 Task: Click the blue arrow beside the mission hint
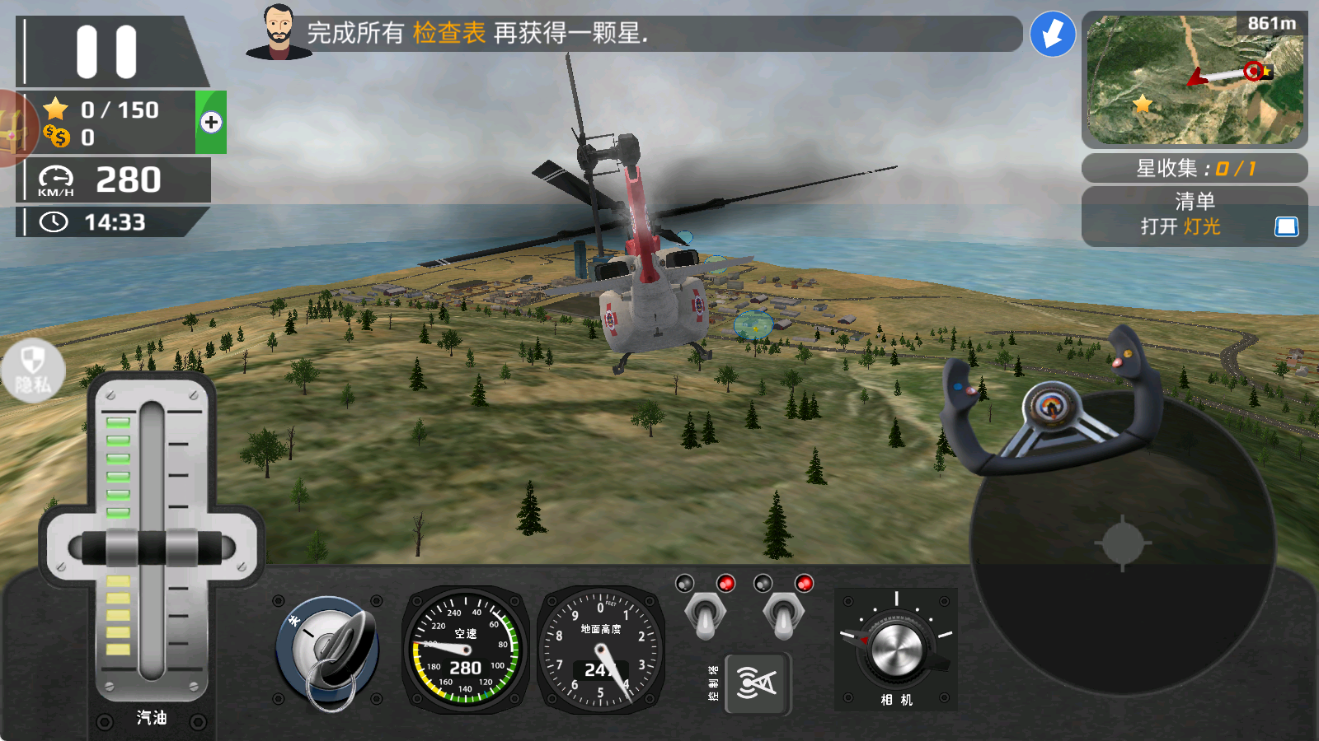[1052, 35]
